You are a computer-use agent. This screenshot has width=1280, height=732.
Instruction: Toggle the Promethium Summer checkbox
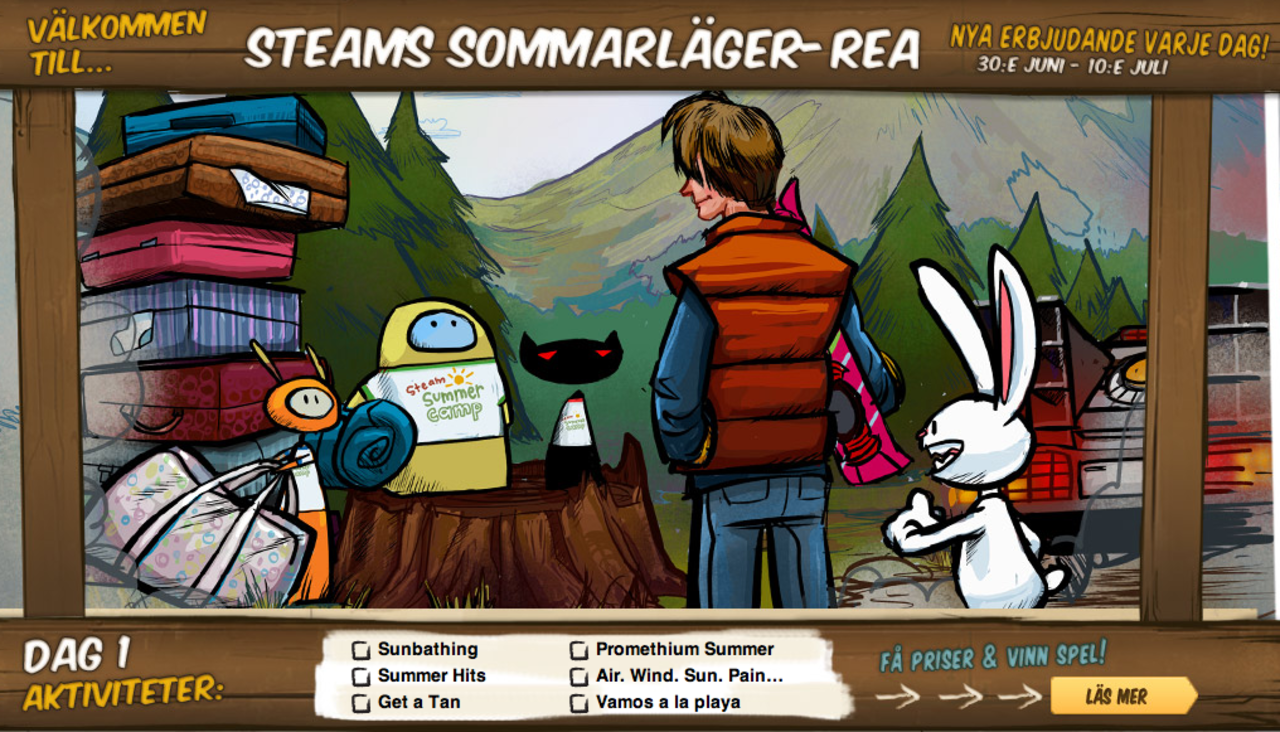[x=578, y=650]
